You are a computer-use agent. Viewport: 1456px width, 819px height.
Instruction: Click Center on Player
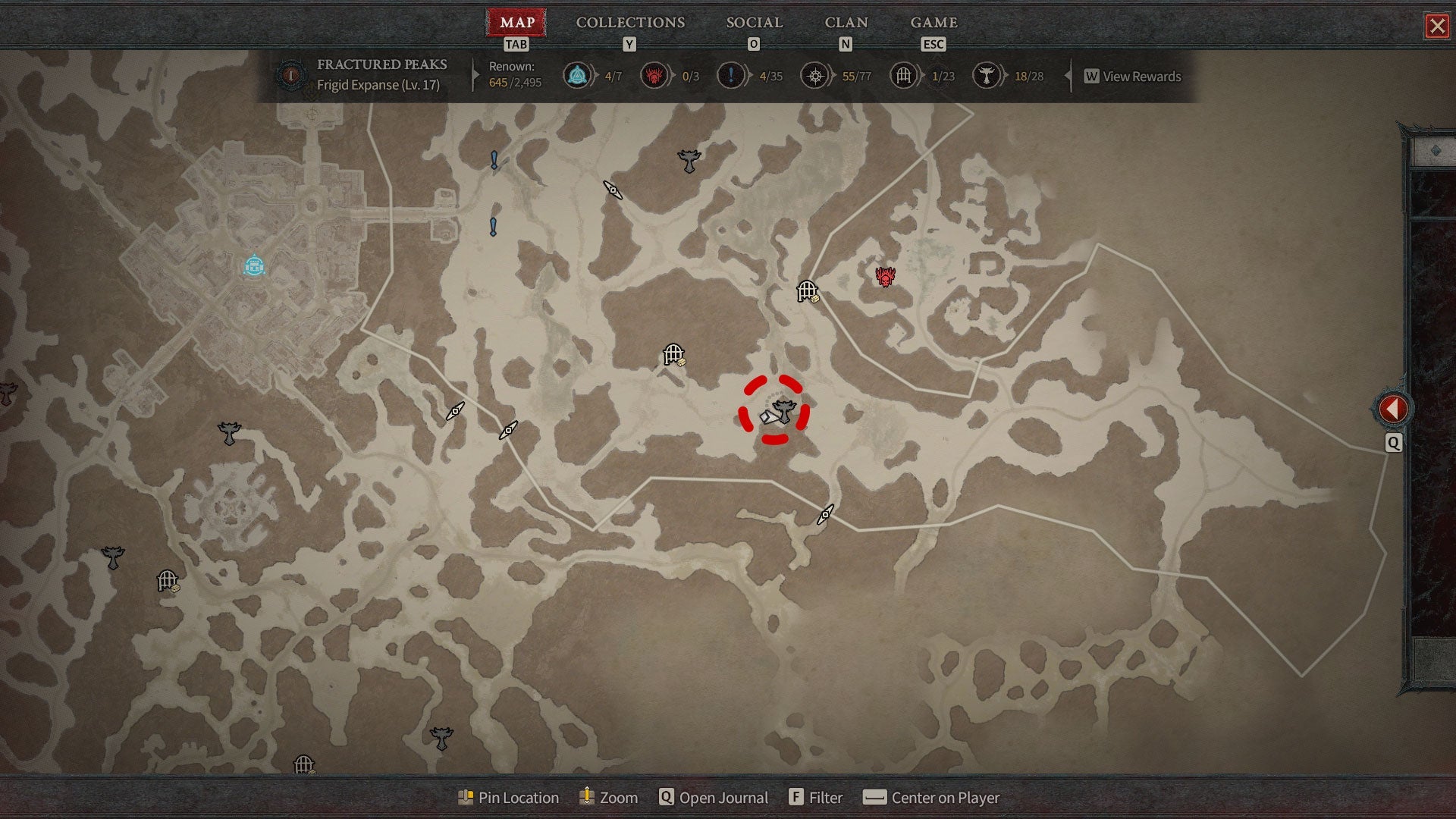[932, 798]
